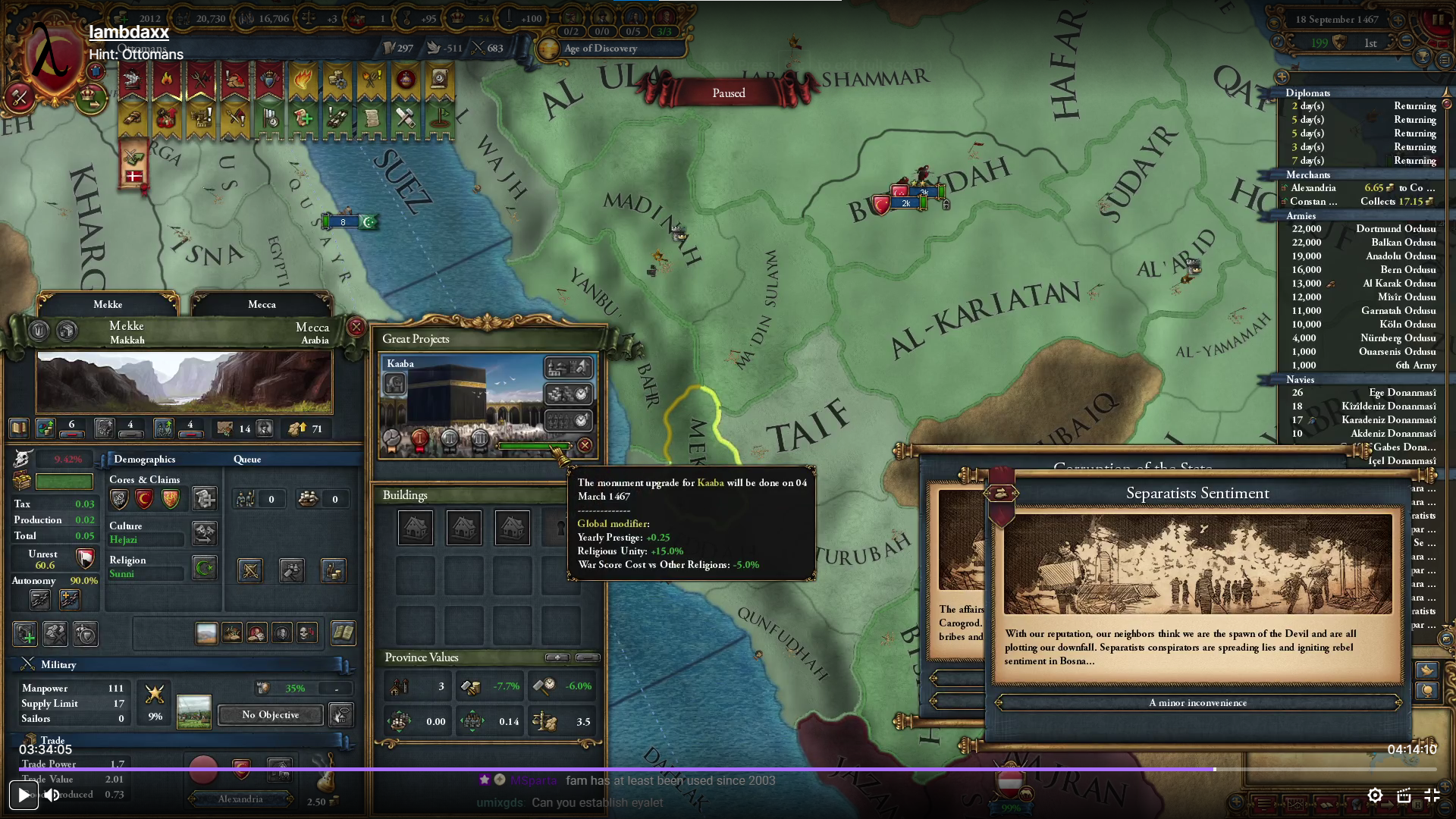Click the 'No Objective' rebel button
This screenshot has height=819, width=1456.
click(x=270, y=714)
